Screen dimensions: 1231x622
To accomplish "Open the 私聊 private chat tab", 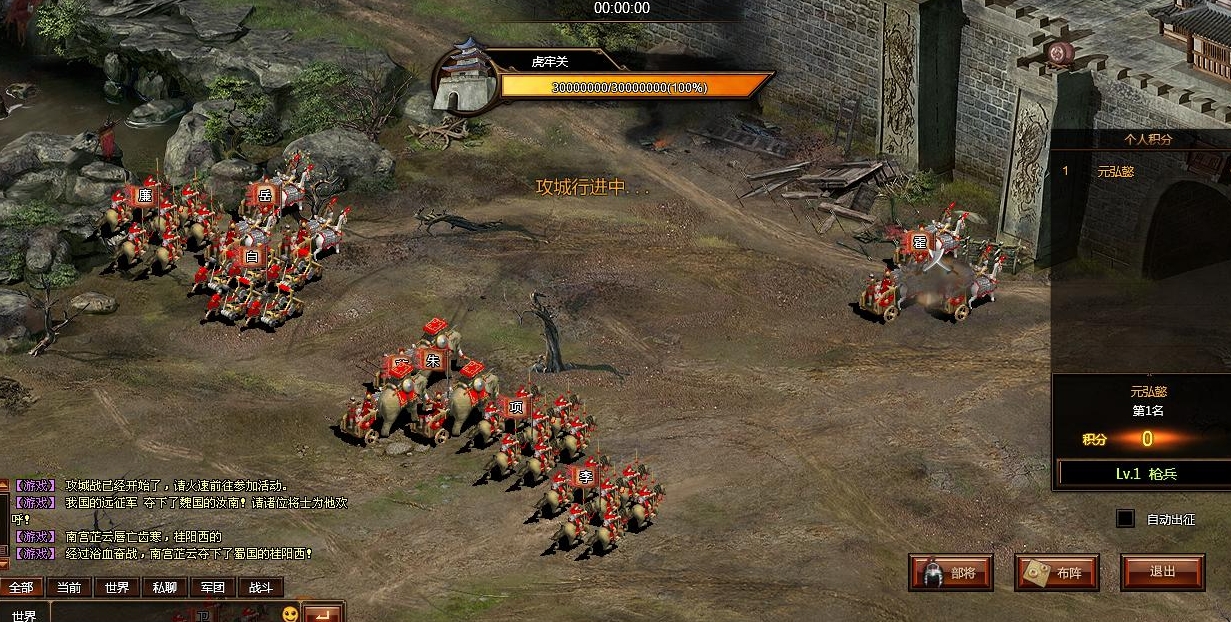I will (165, 587).
